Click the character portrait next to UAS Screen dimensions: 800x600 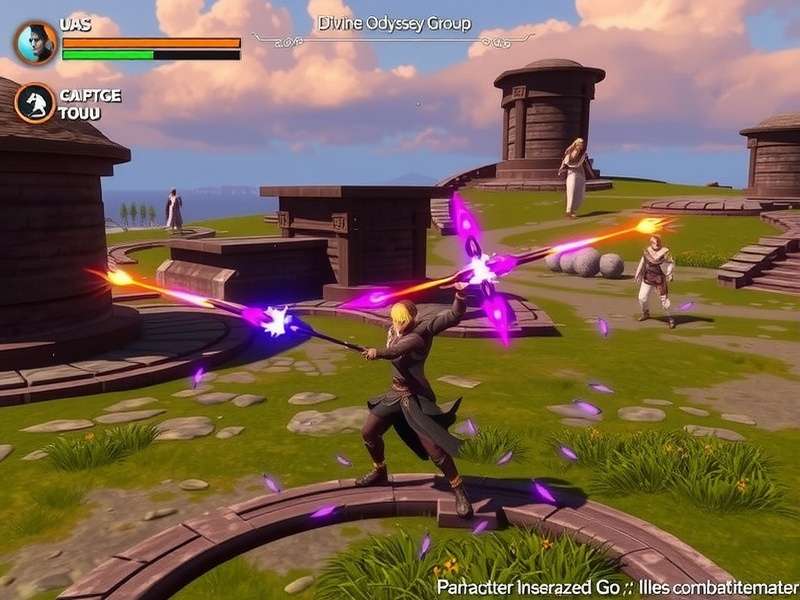click(x=35, y=43)
